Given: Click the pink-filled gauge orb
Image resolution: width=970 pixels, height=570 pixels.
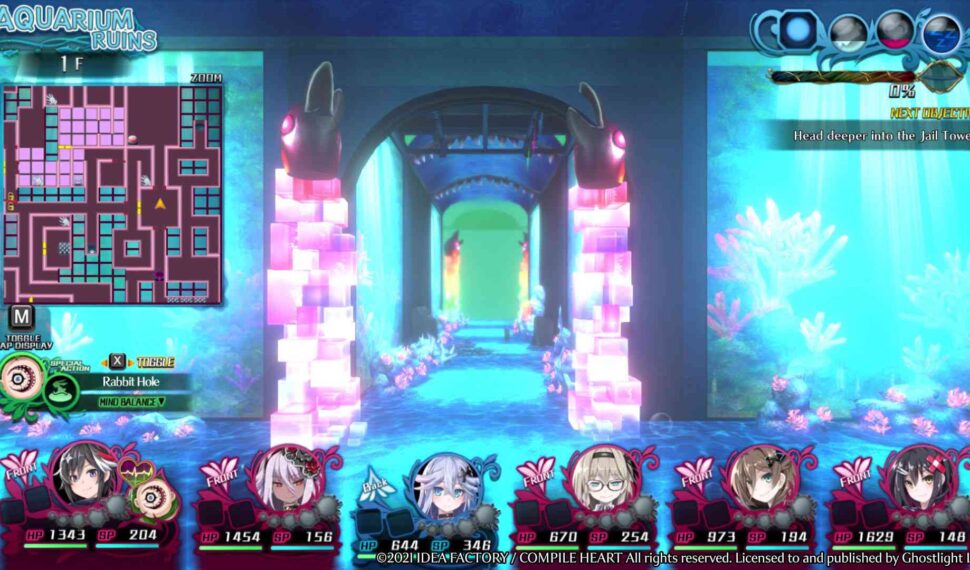Looking at the screenshot, I should [x=895, y=30].
